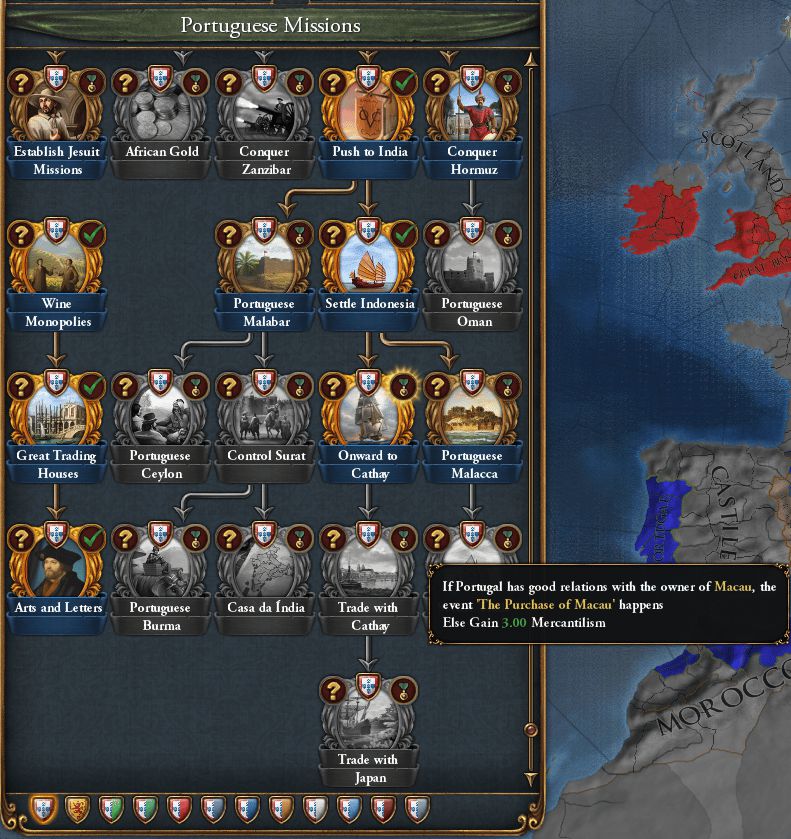Click the mission list scroll-down arrow
Screen dimensions: 791x839
[x=531, y=778]
